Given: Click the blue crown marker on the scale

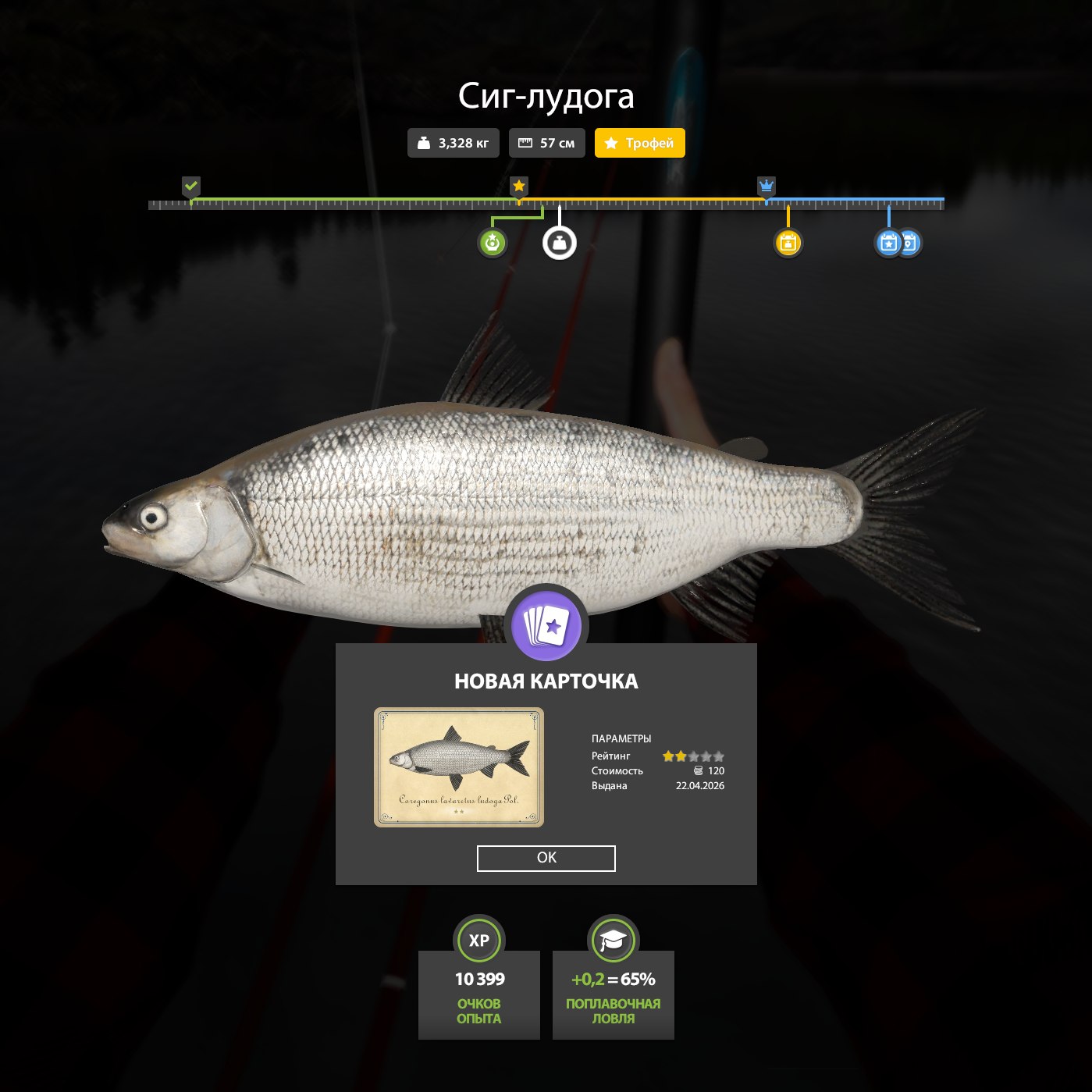Looking at the screenshot, I should 767,187.
